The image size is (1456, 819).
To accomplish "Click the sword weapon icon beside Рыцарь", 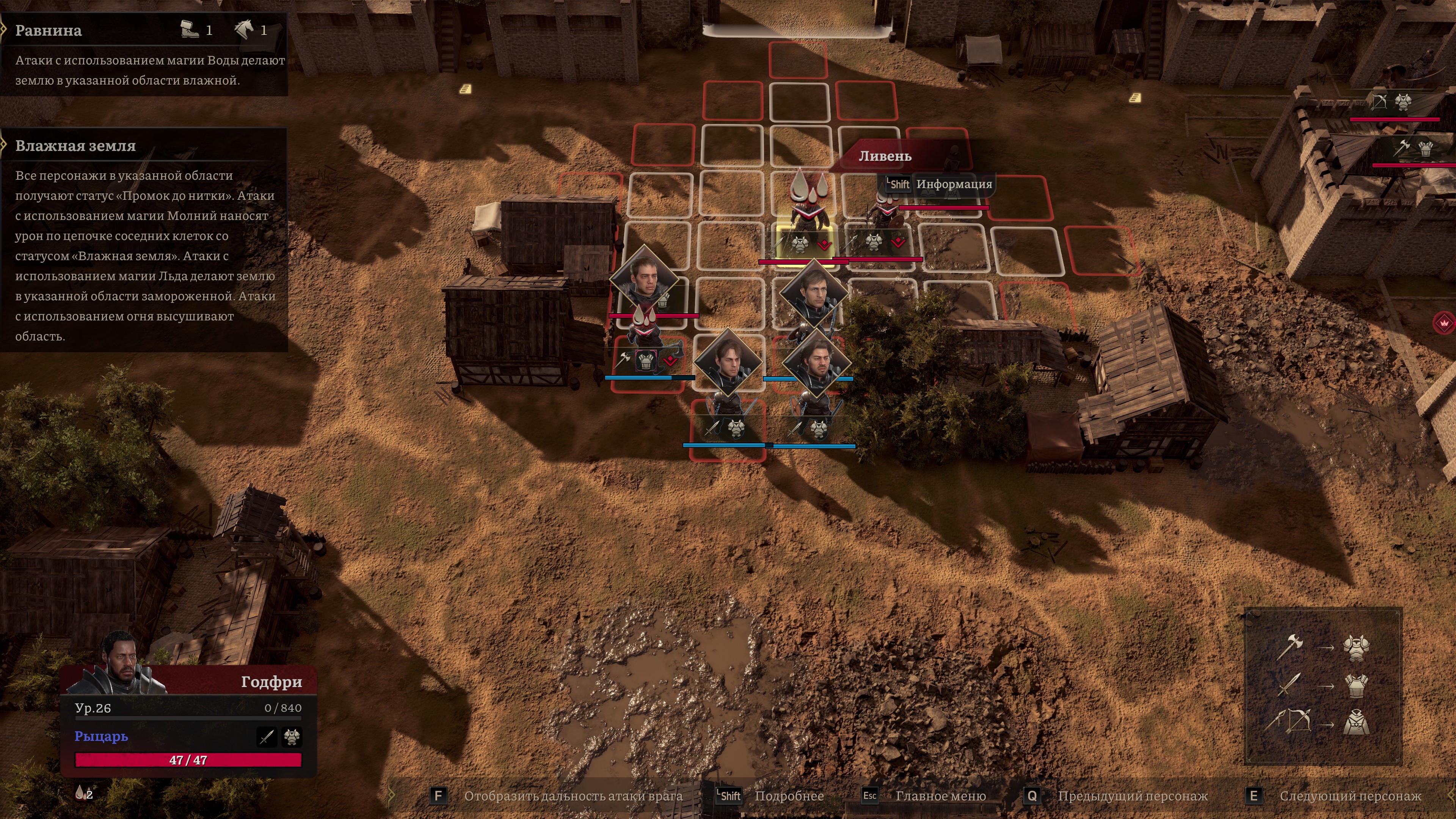I will coord(267,736).
